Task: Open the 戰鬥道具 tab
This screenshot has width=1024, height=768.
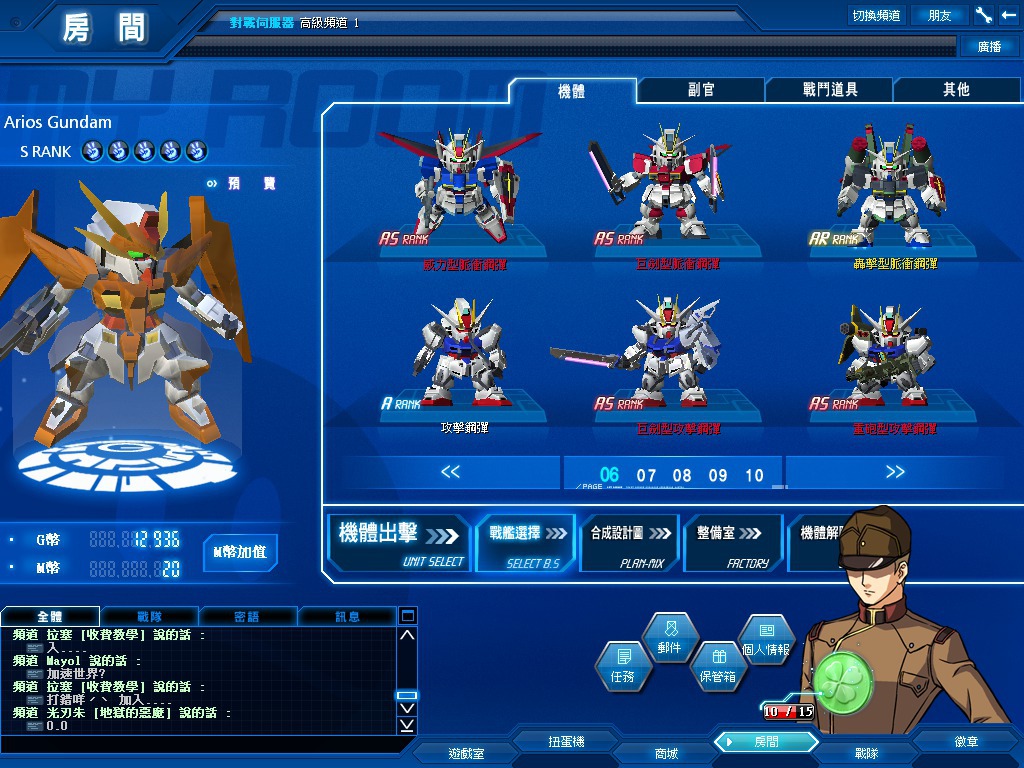Action: click(x=830, y=90)
